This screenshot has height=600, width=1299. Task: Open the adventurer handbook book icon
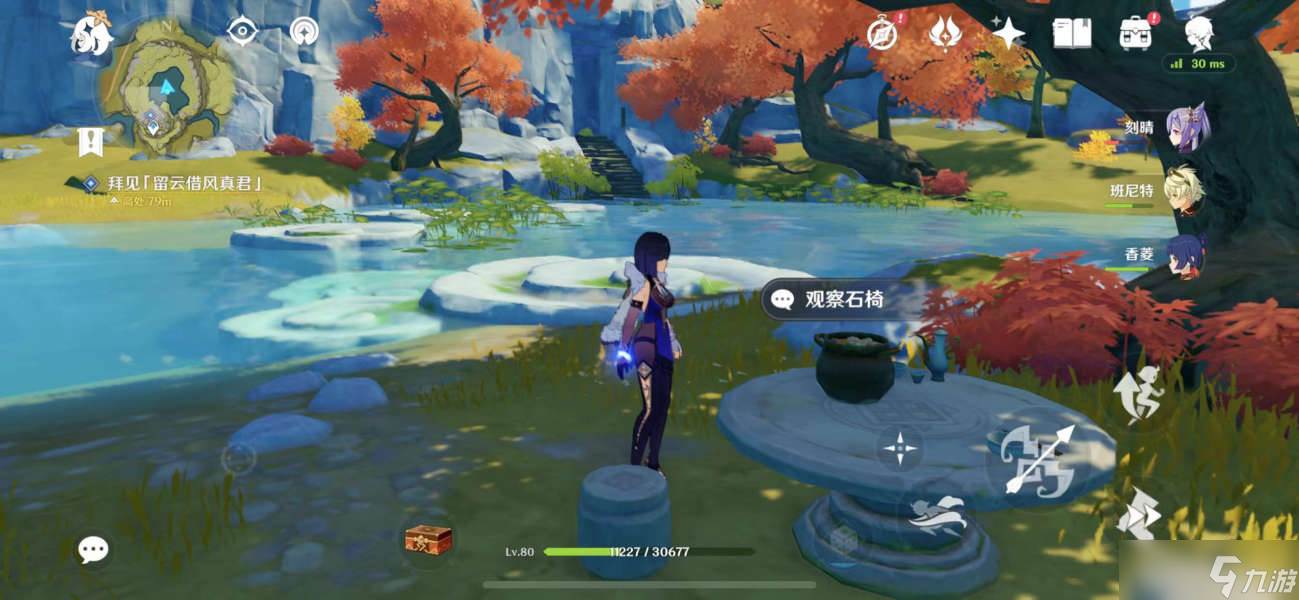pyautogui.click(x=1071, y=33)
